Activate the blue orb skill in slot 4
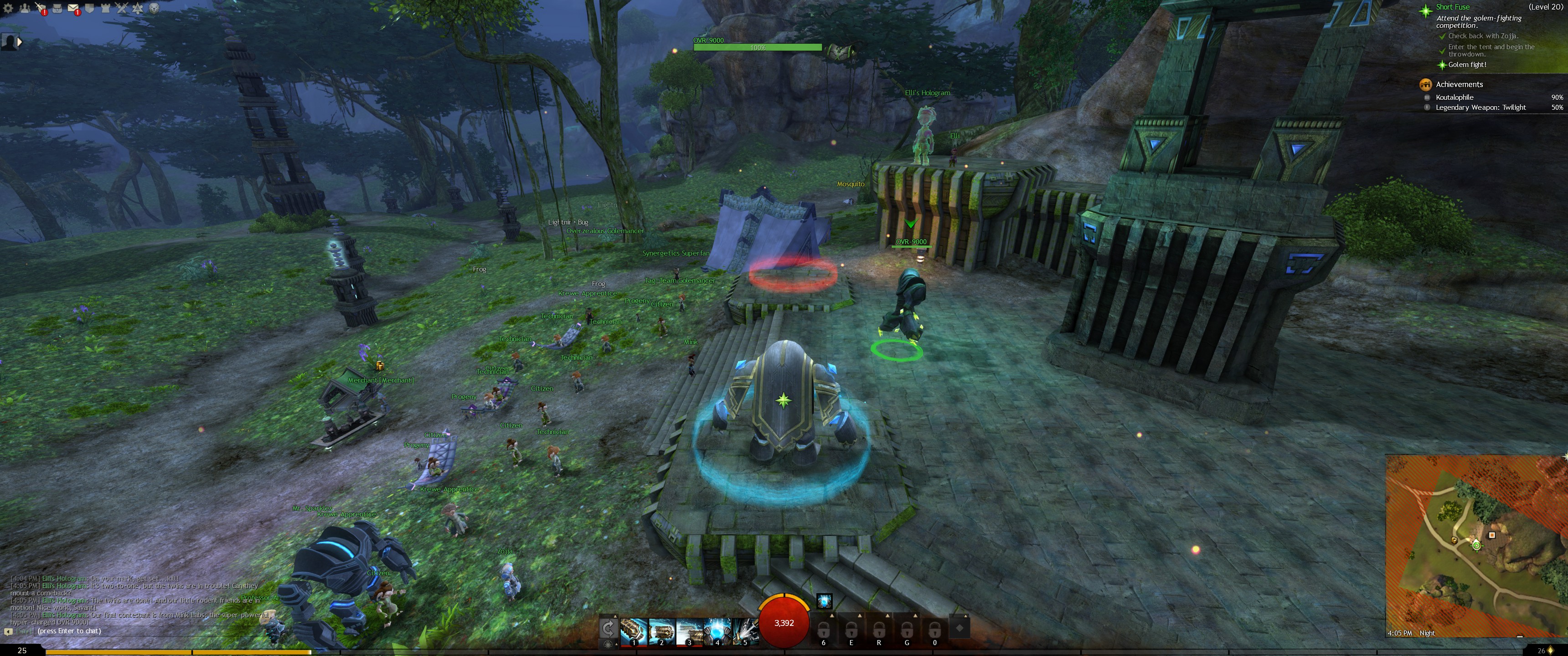 point(717,631)
